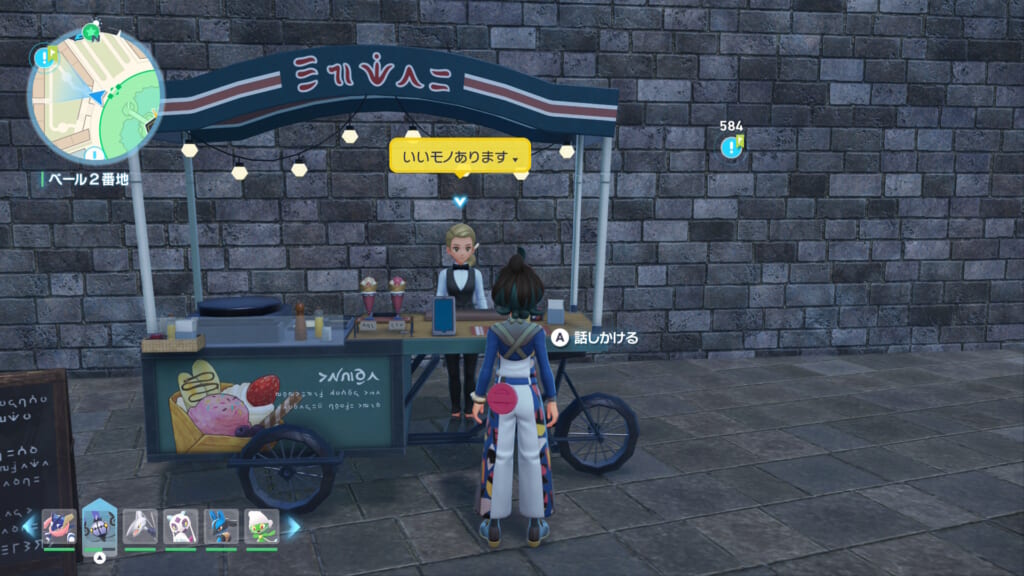Open the circular minimap
Screen dimensions: 1024x576
click(x=95, y=96)
